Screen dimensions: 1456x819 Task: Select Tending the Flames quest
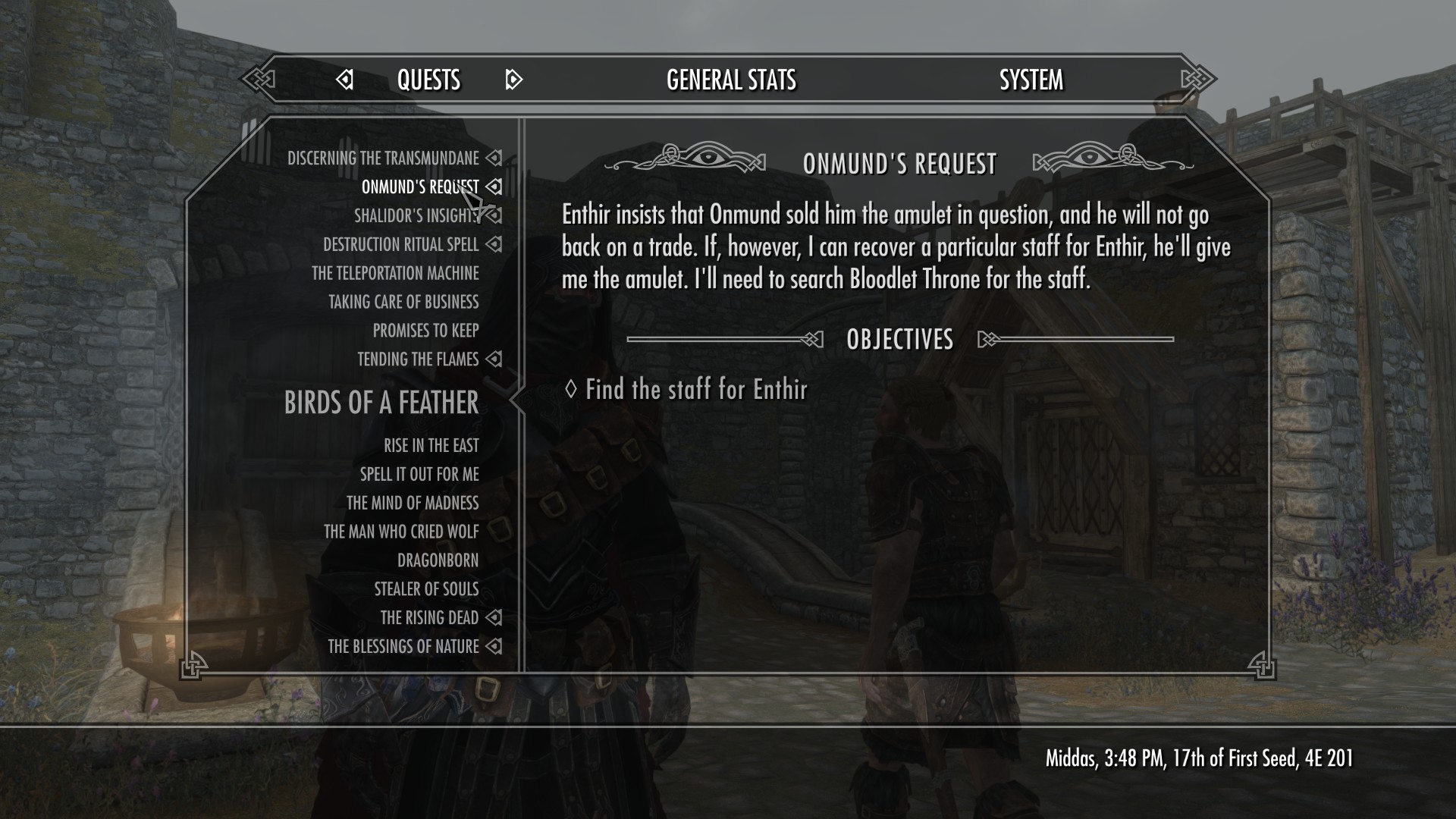(x=418, y=359)
